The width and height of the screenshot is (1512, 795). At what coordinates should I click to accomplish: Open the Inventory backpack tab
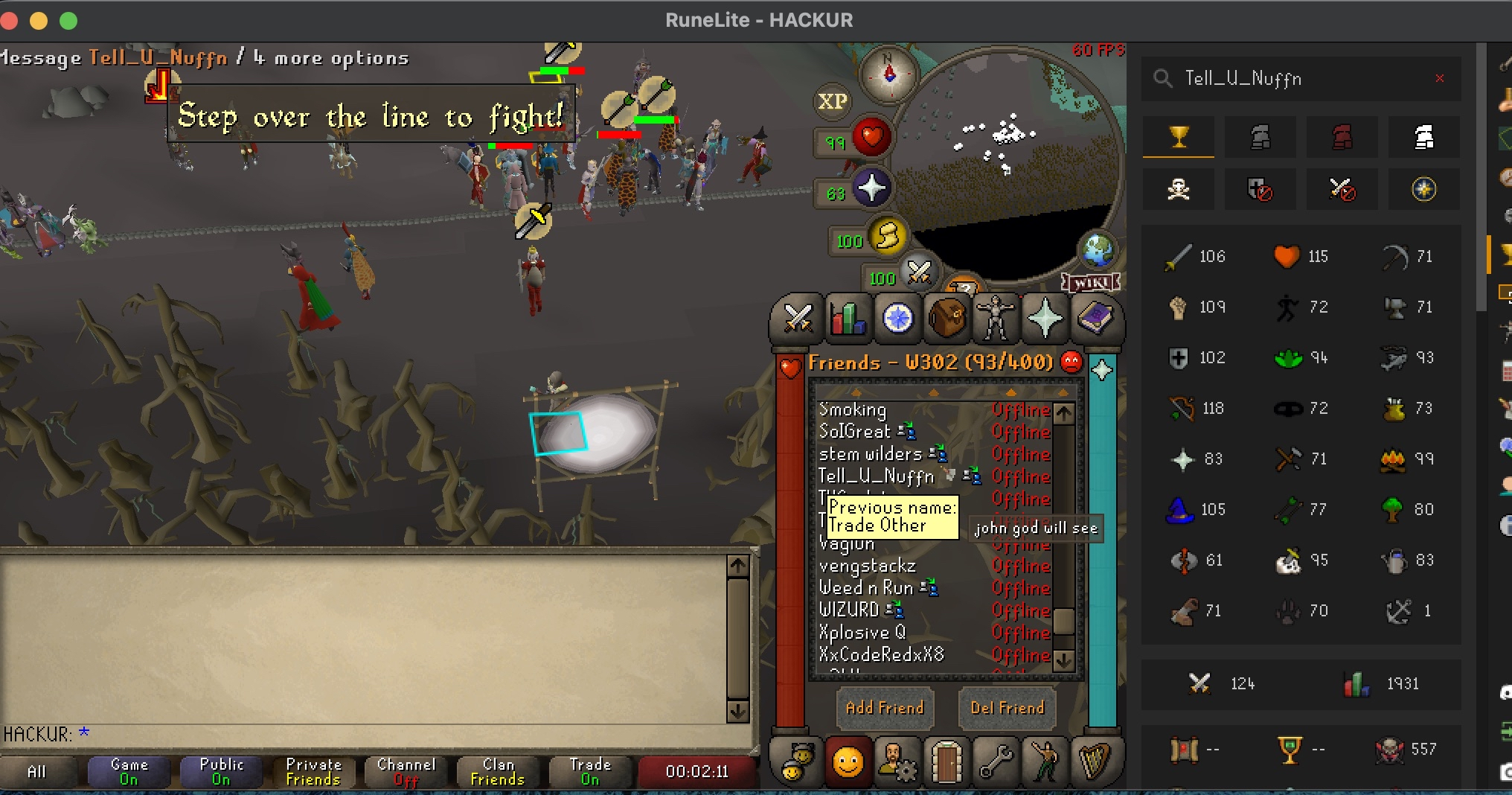(946, 319)
